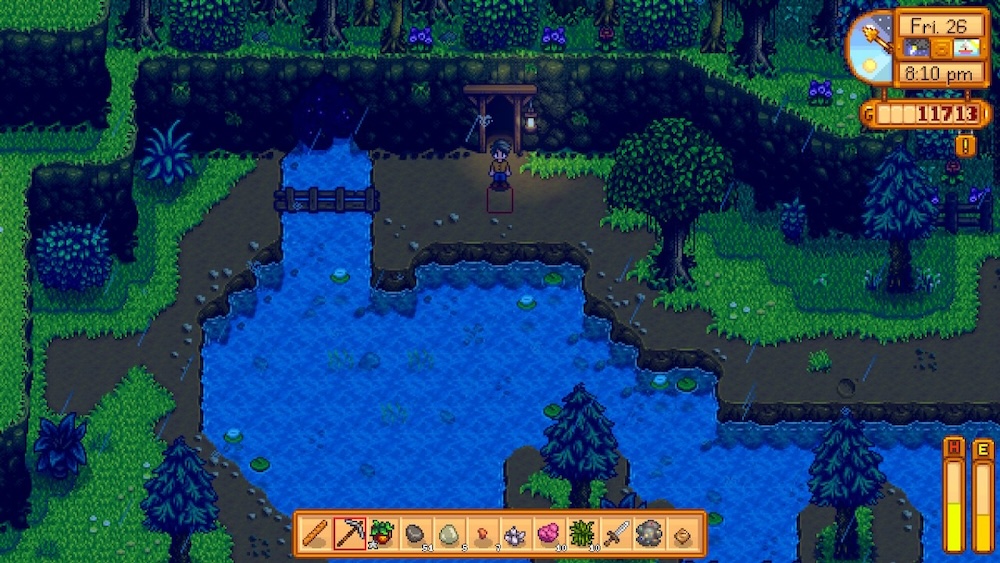Screen dimensions: 1000x563
Task: Select the pink item stack of 10
Action: coord(548,533)
